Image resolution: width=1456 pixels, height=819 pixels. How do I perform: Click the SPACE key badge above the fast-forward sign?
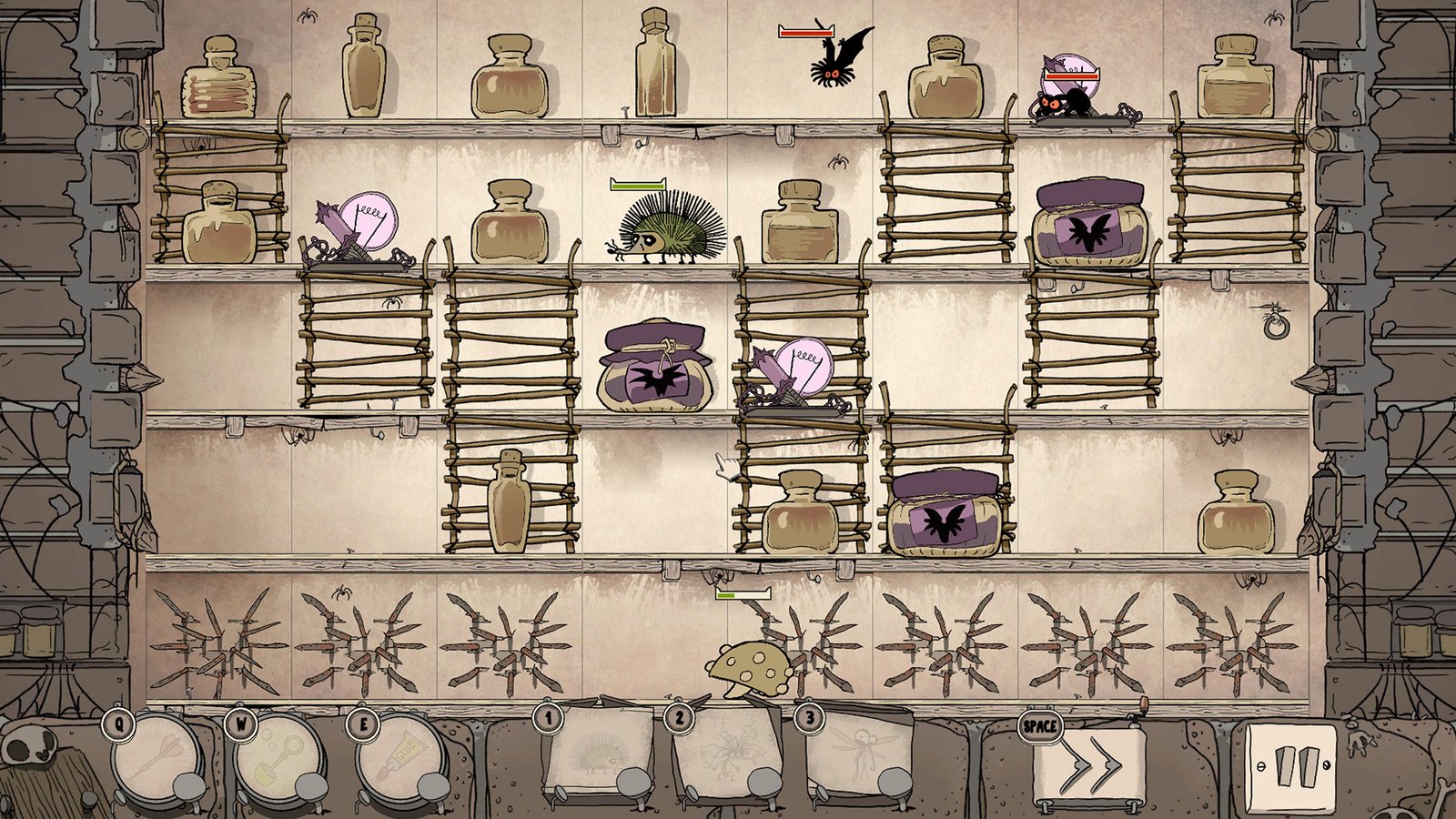pyautogui.click(x=1038, y=726)
